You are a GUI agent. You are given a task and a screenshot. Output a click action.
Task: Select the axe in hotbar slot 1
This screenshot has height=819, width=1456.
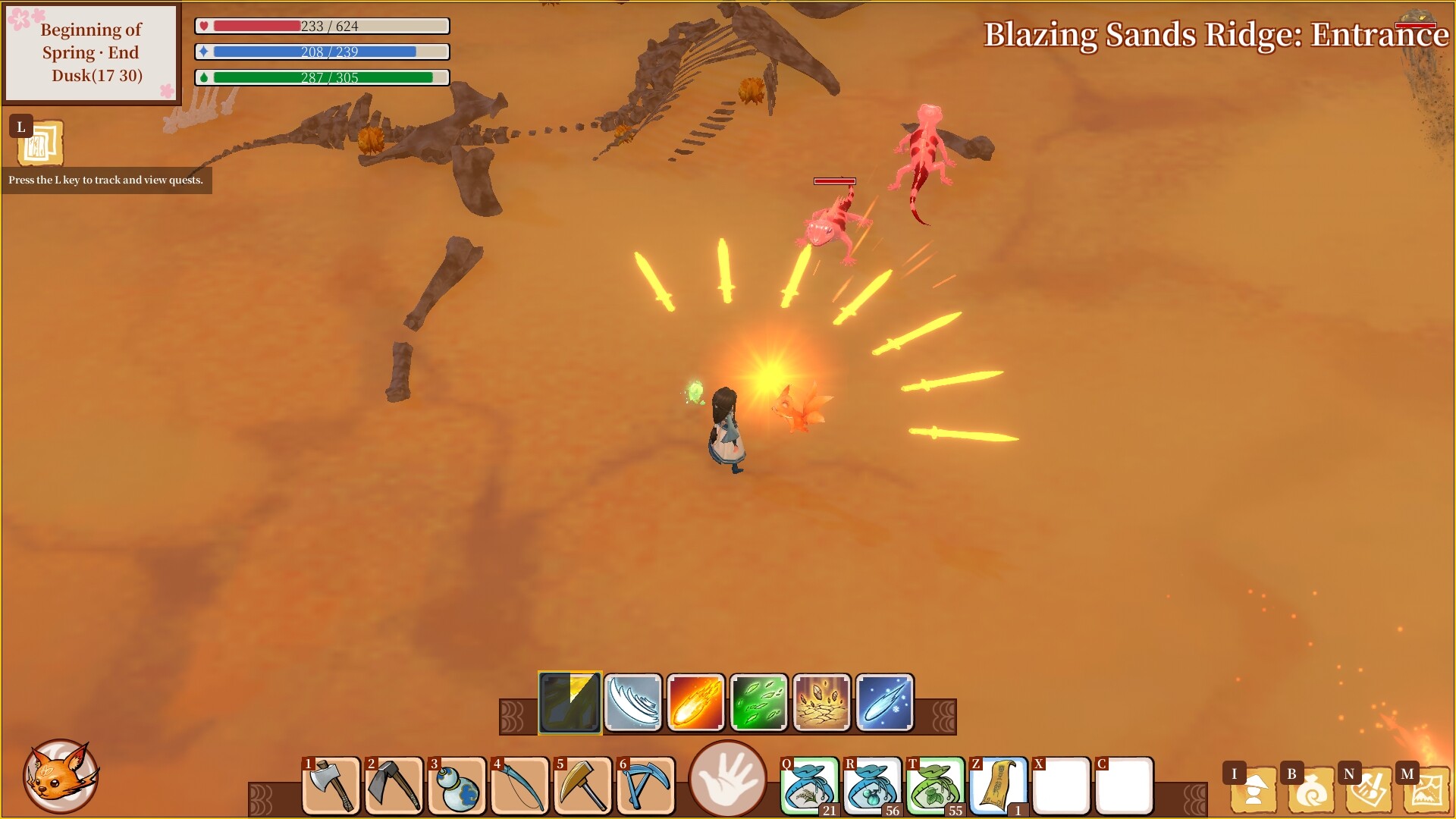tap(331, 786)
